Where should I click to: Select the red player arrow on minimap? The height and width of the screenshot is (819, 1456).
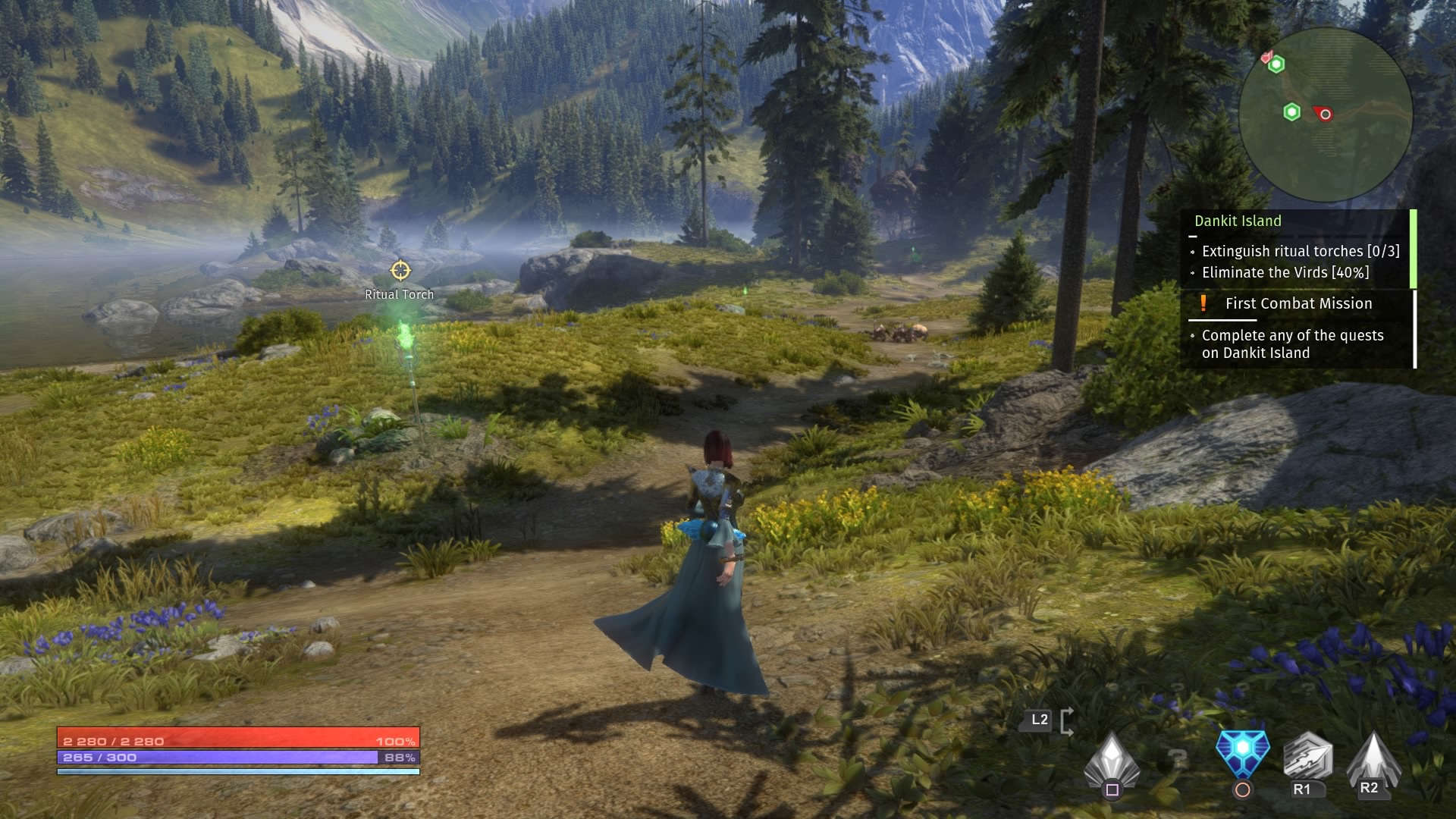coord(1323,114)
